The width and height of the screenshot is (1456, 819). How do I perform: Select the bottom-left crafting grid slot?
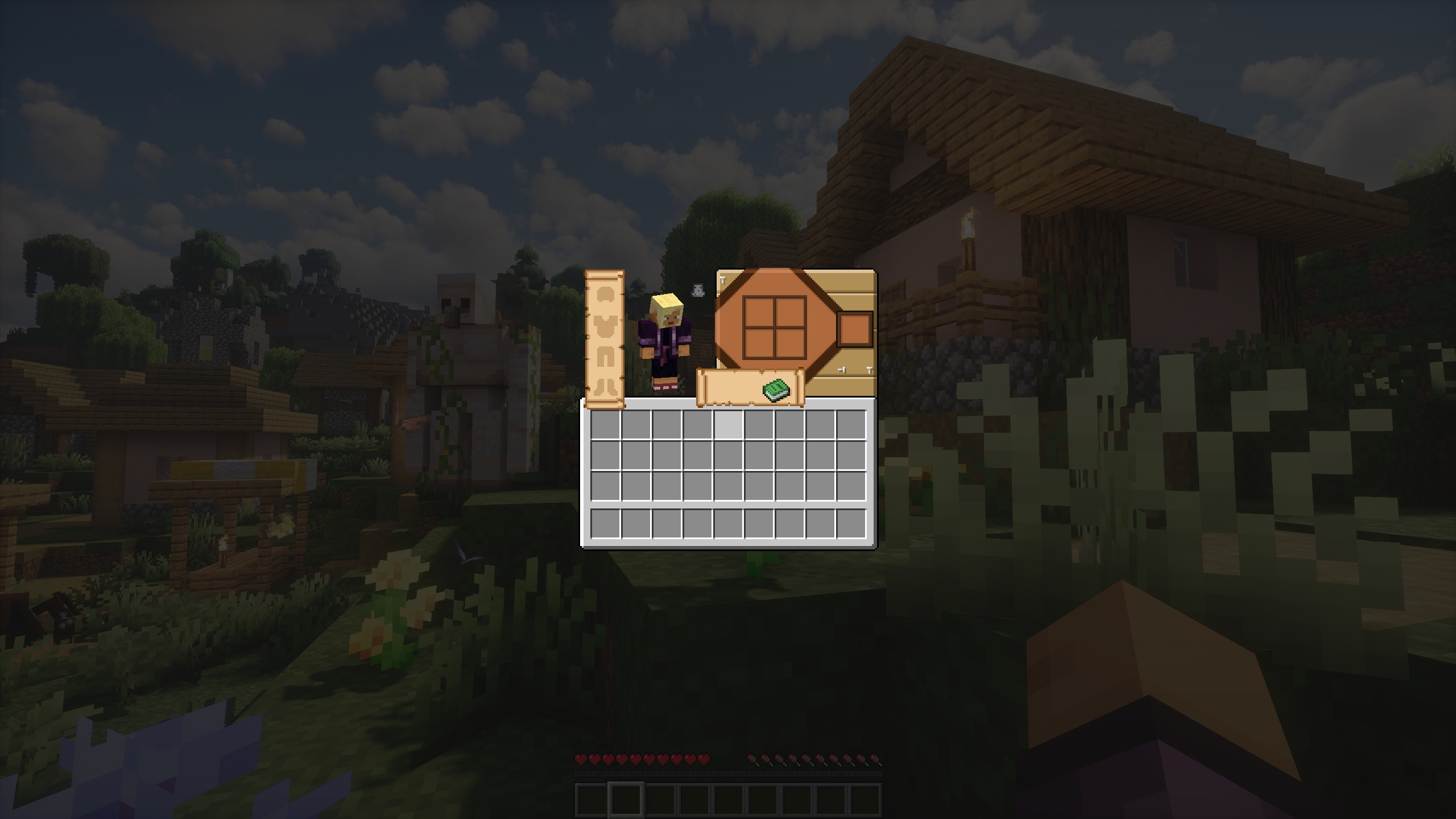point(760,343)
